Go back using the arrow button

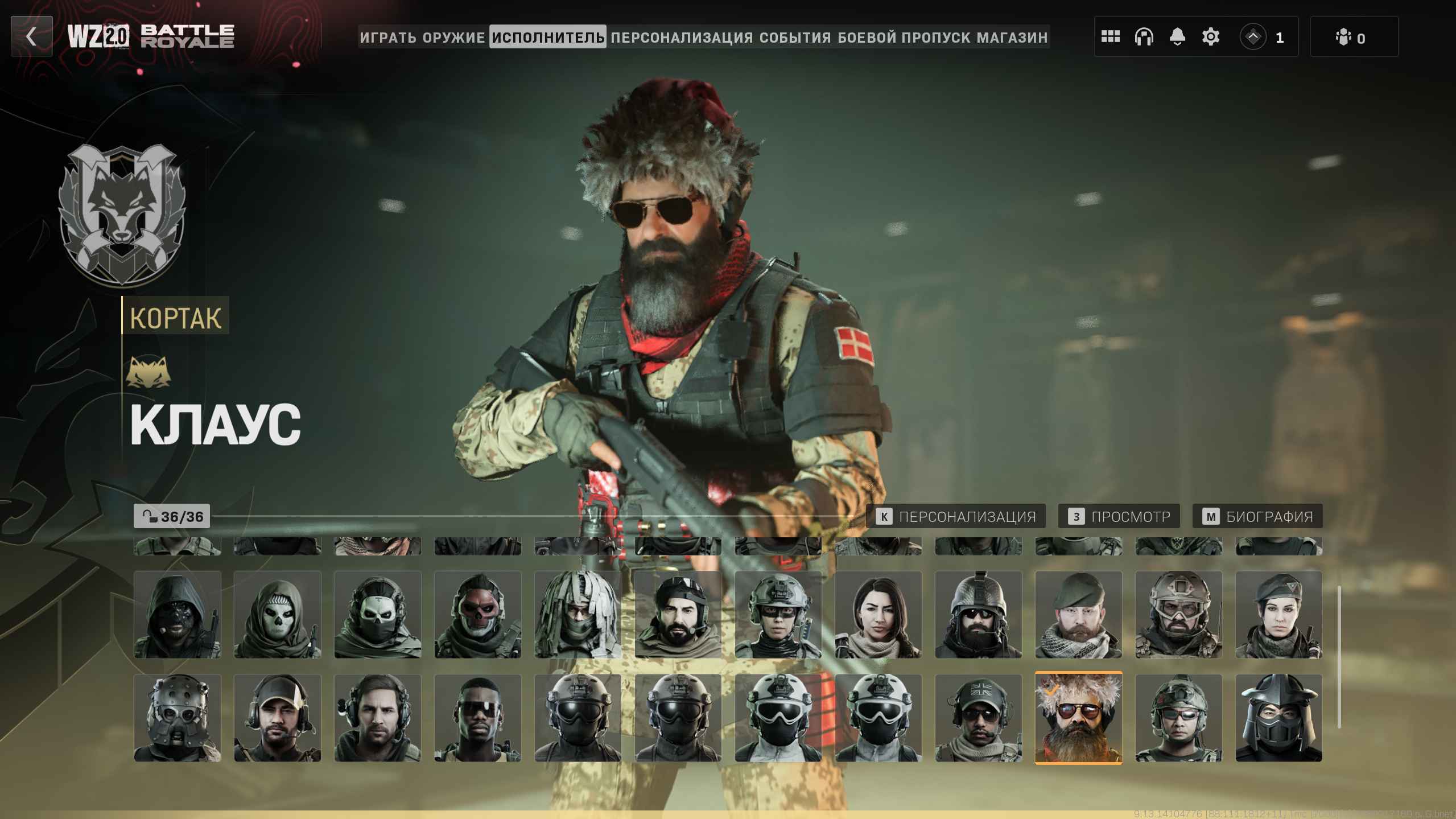(x=31, y=37)
